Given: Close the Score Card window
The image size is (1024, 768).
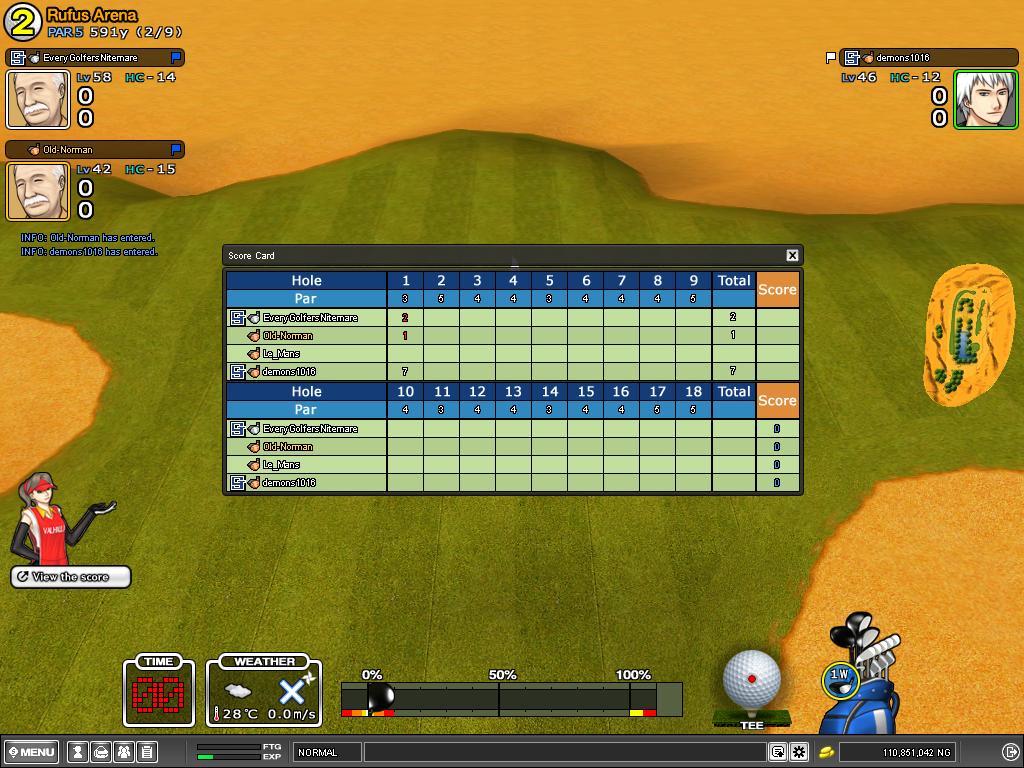Looking at the screenshot, I should click(x=792, y=255).
